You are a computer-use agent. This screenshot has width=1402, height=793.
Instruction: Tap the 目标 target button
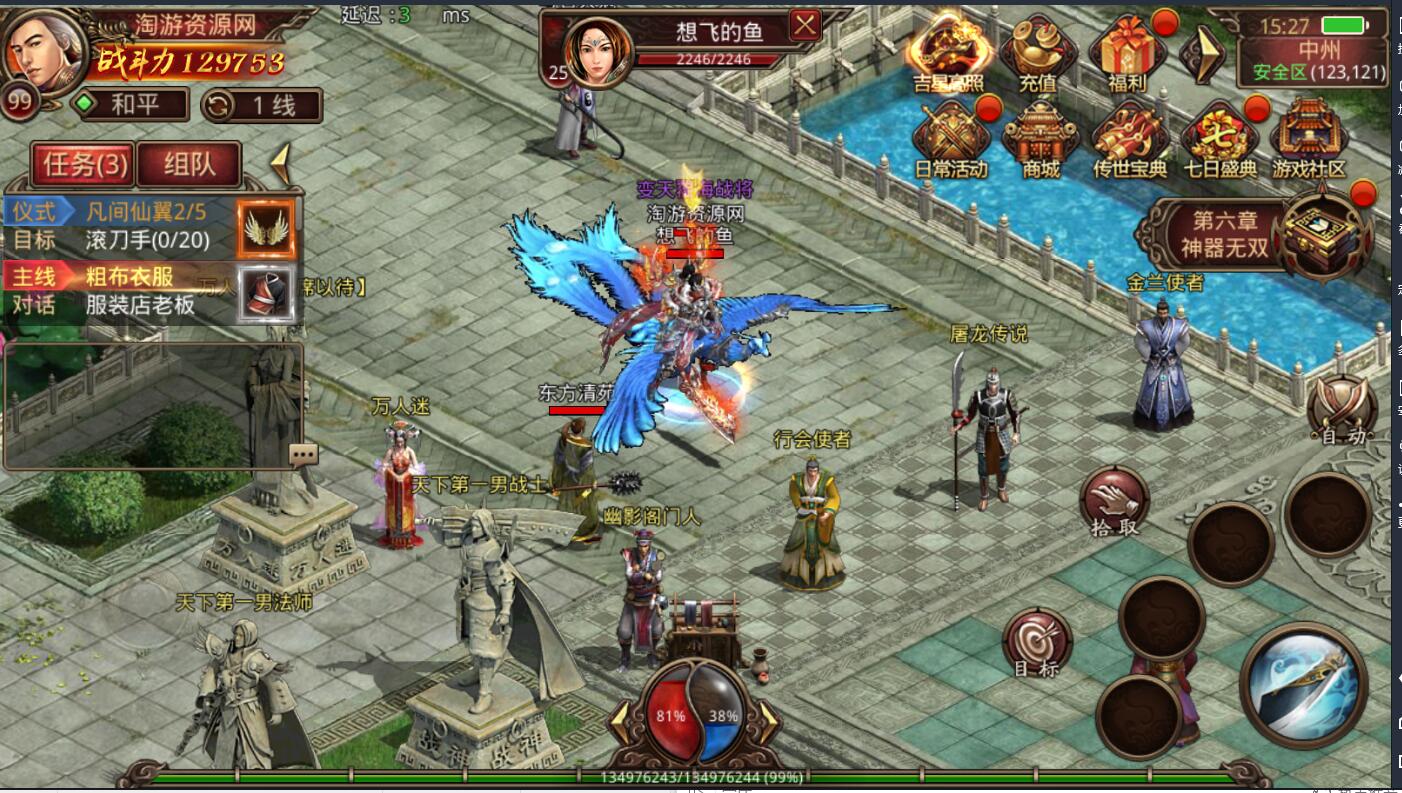point(1037,643)
